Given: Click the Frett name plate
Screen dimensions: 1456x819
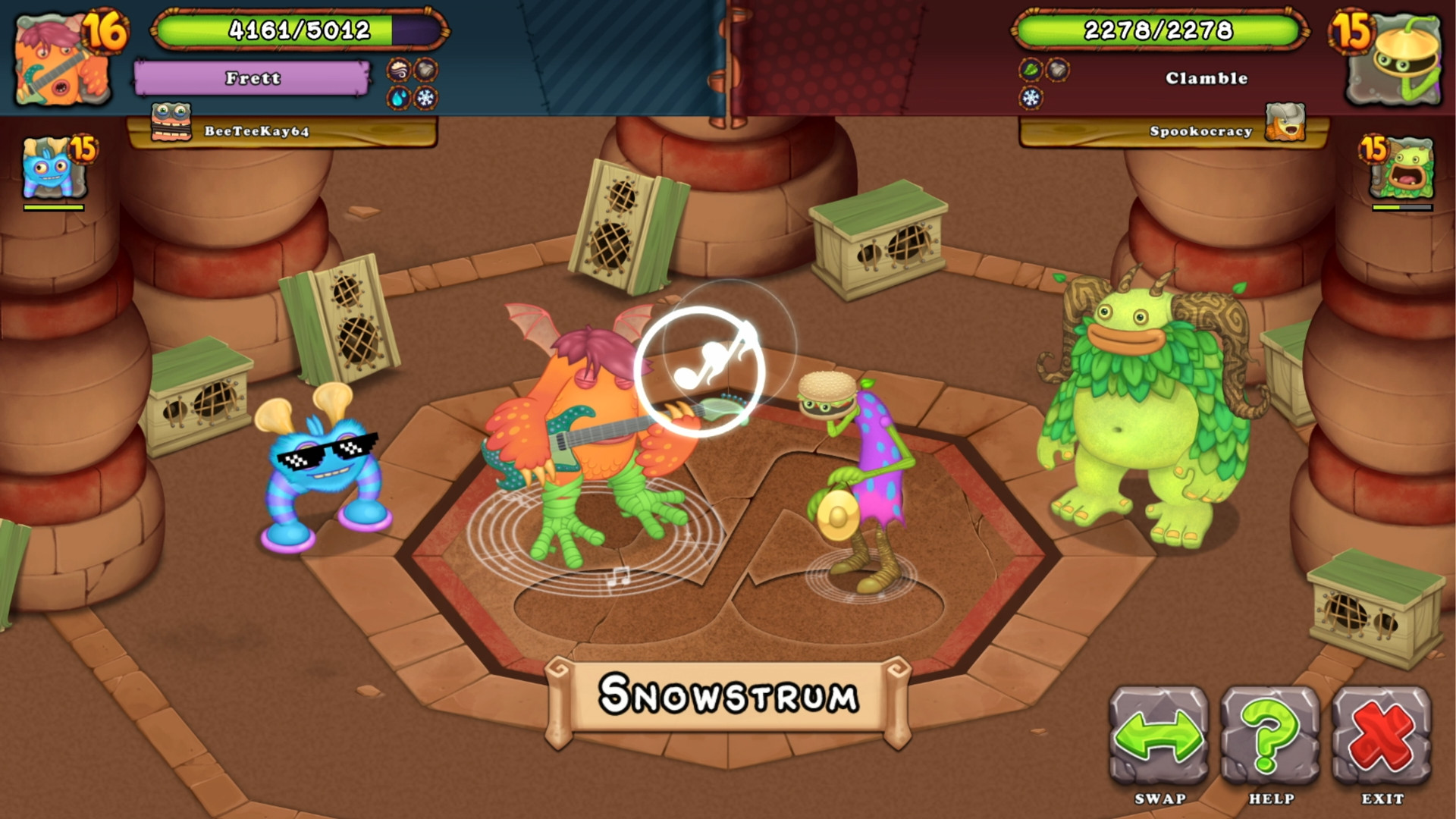Looking at the screenshot, I should (252, 77).
